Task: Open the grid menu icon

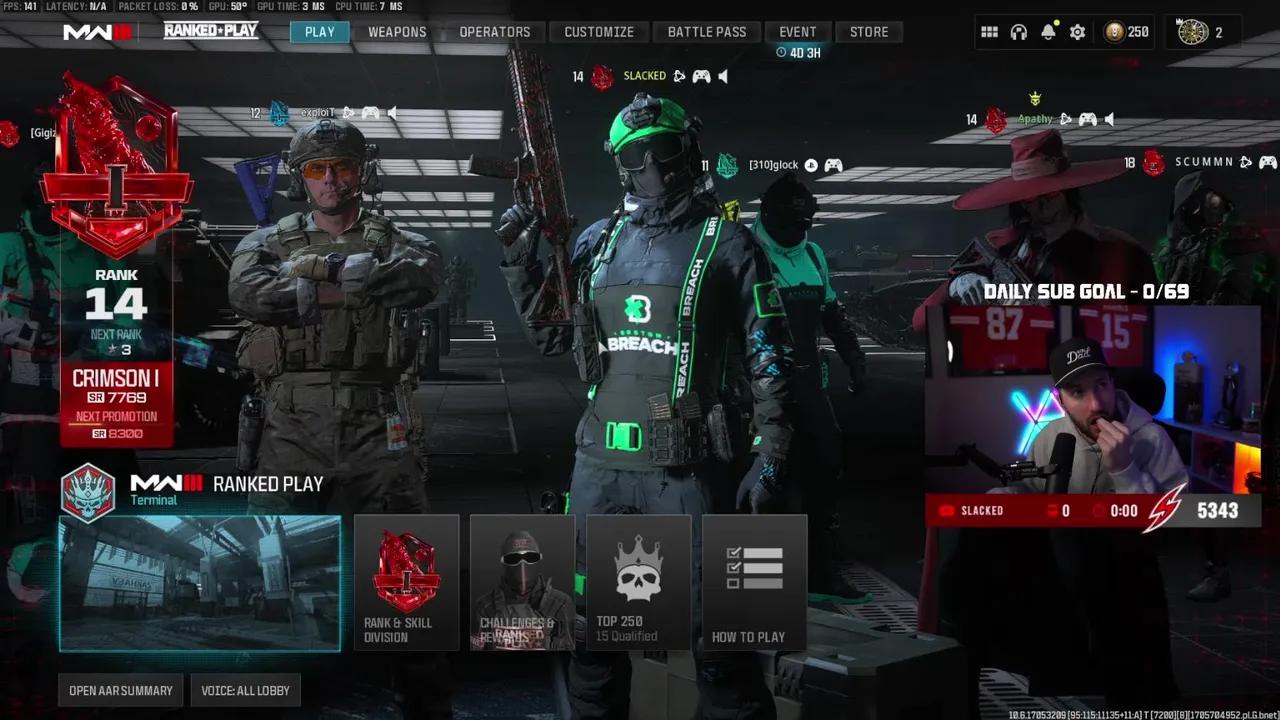Action: pos(989,32)
